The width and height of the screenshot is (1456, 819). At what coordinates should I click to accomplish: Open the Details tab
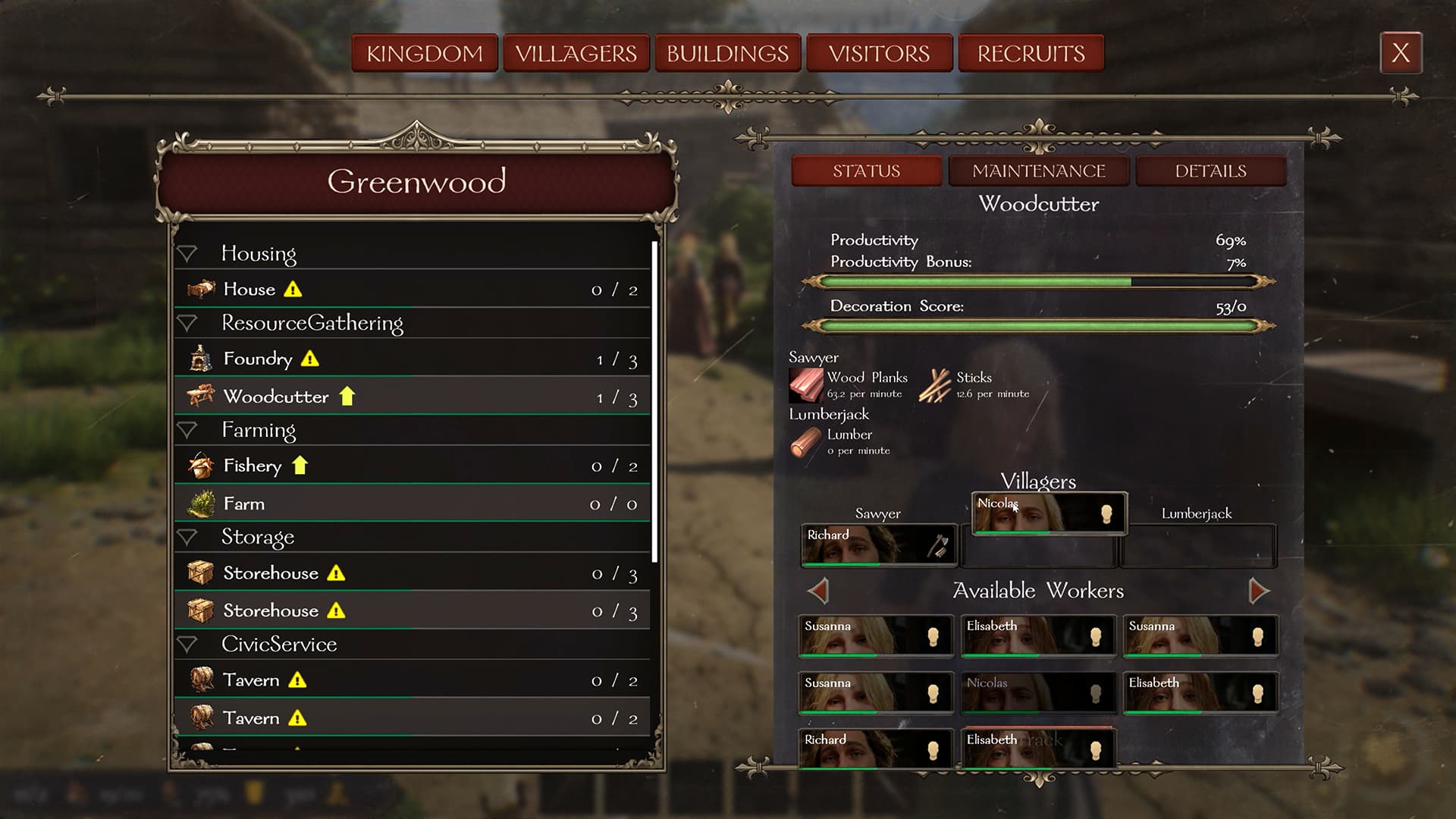[x=1210, y=171]
